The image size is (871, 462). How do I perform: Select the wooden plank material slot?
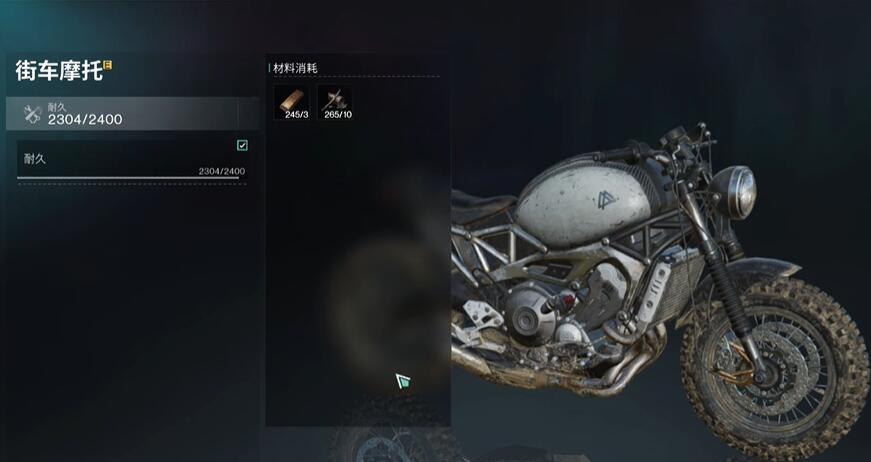click(292, 100)
